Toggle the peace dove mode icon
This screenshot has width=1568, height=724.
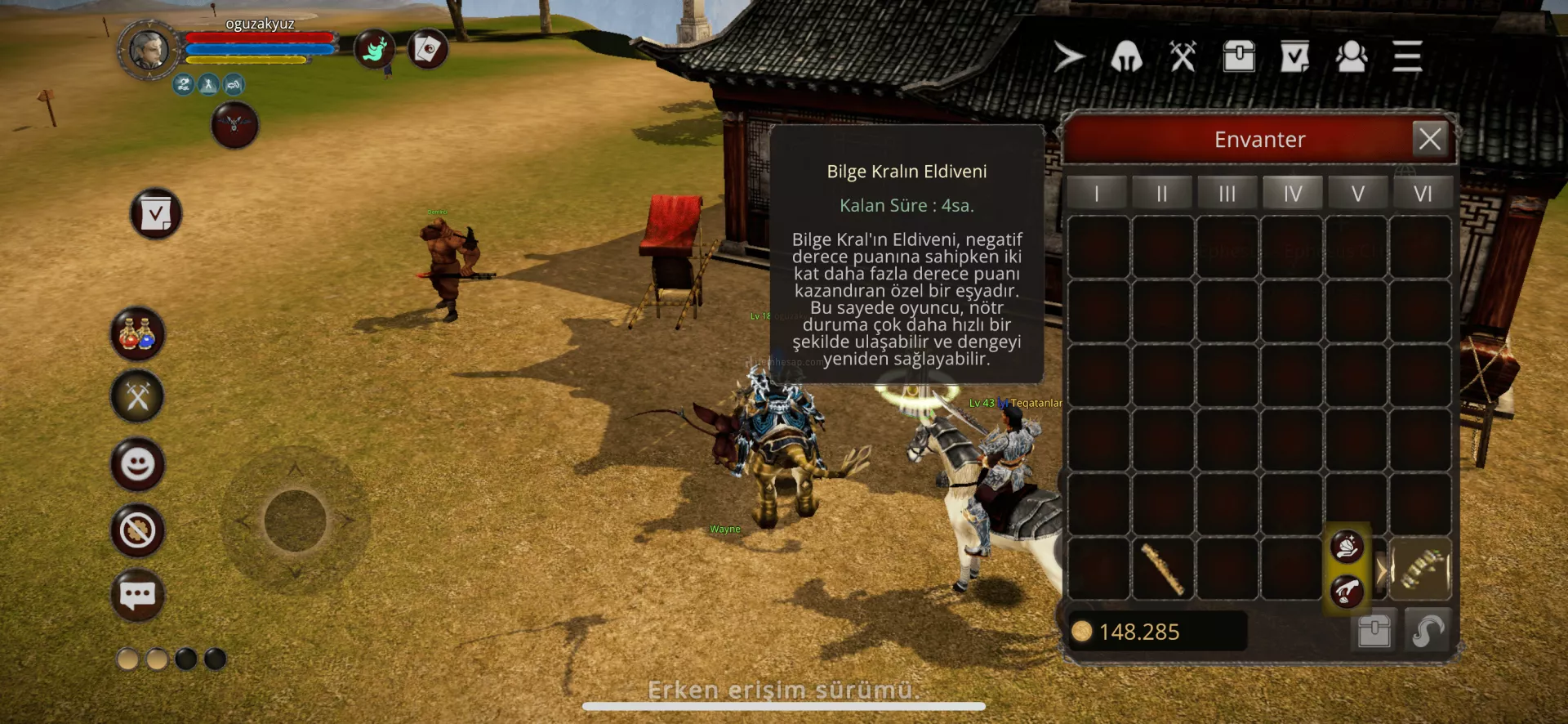coord(375,50)
